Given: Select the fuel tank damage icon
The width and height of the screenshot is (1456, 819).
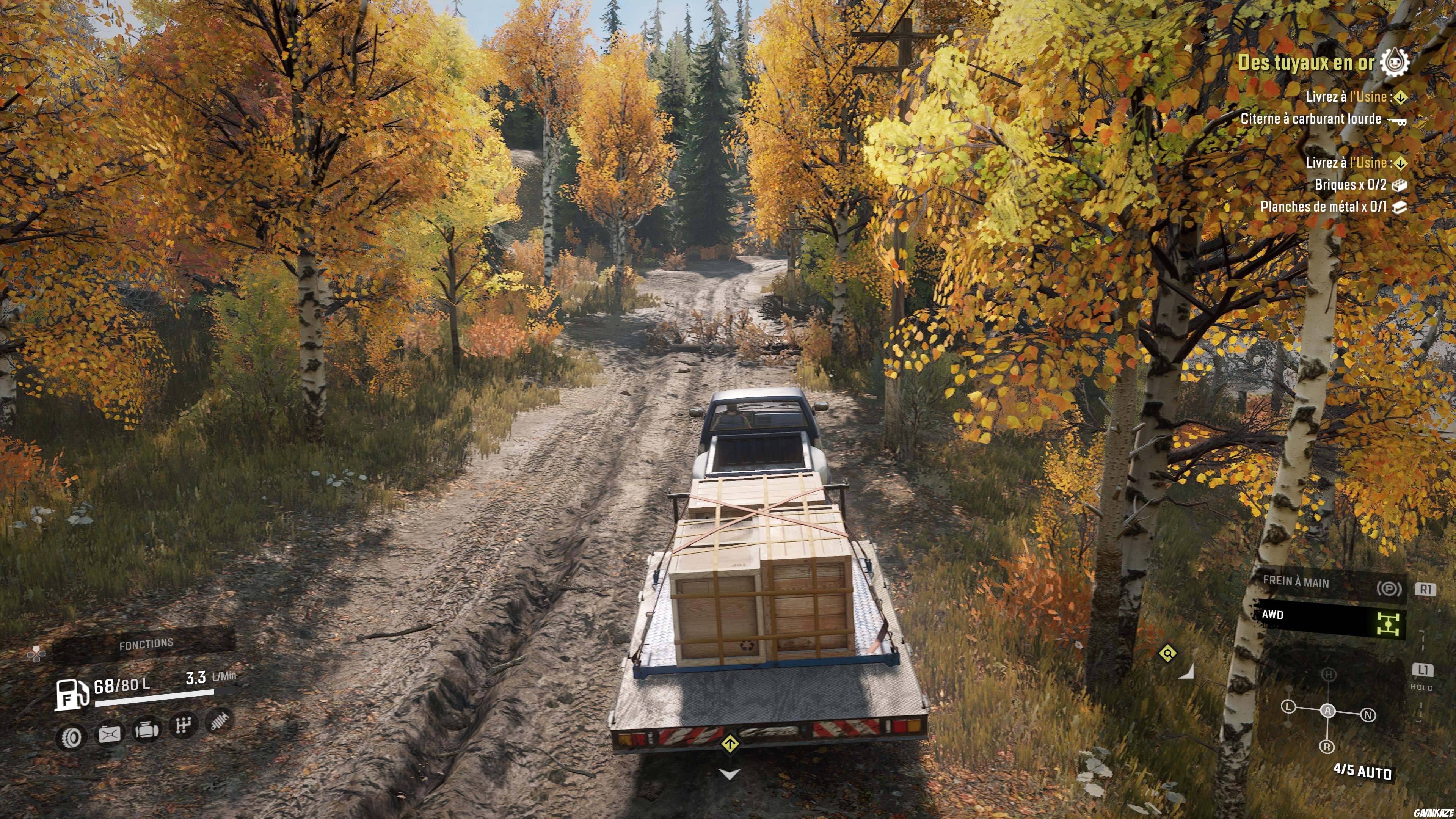Looking at the screenshot, I should [x=110, y=734].
